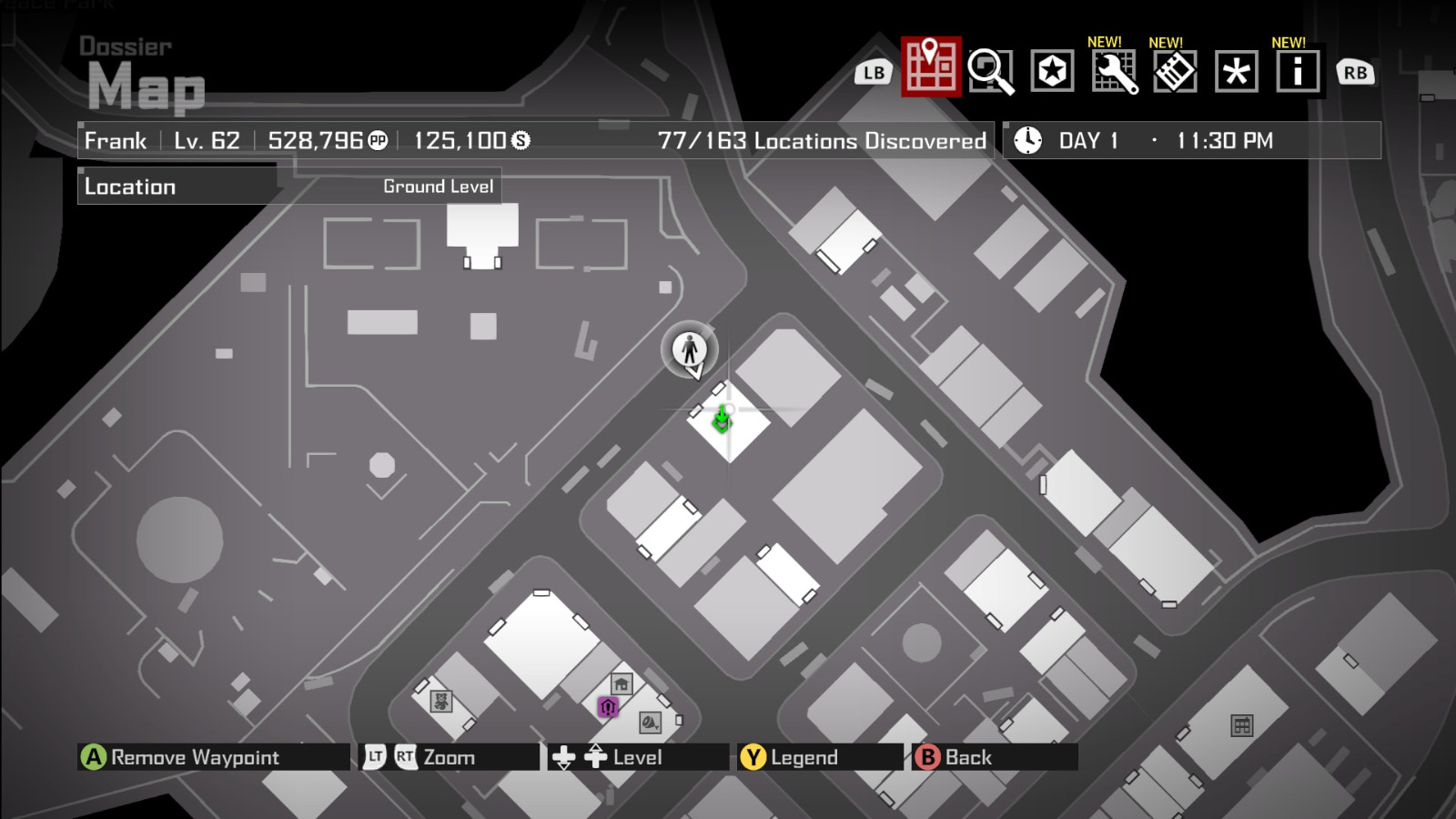Screen dimensions: 1456x819
Task: Open the Legend with the Y prompt
Action: point(752,756)
